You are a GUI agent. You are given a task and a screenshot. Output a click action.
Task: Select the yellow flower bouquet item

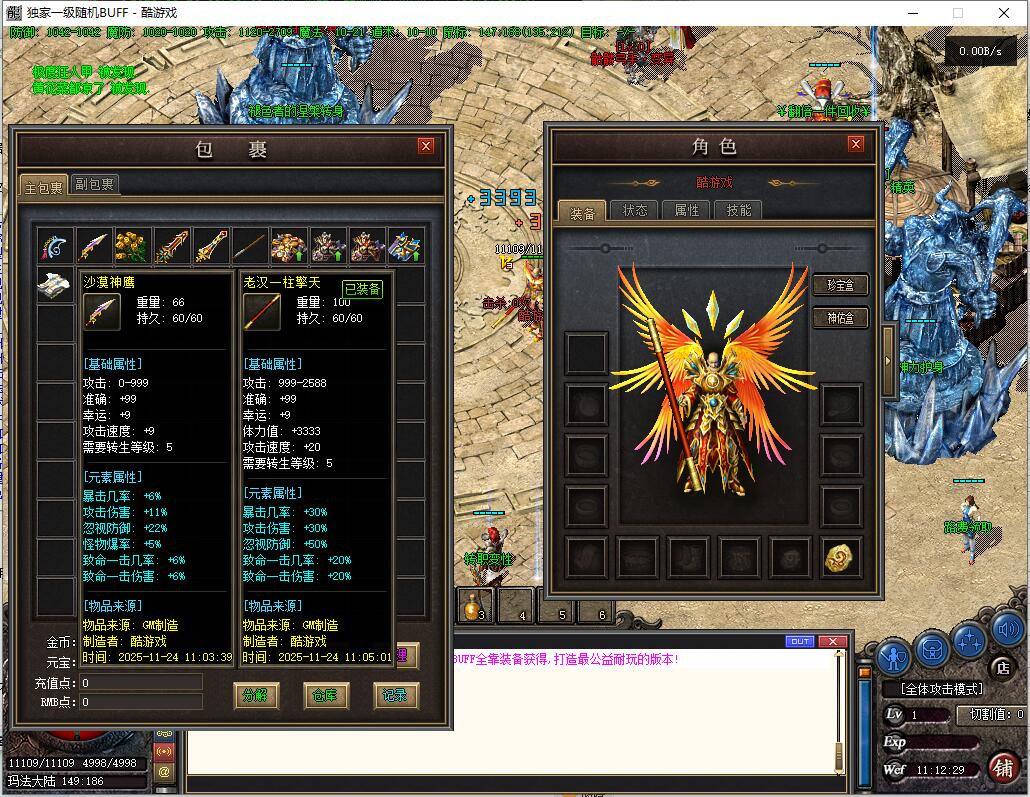[x=134, y=246]
